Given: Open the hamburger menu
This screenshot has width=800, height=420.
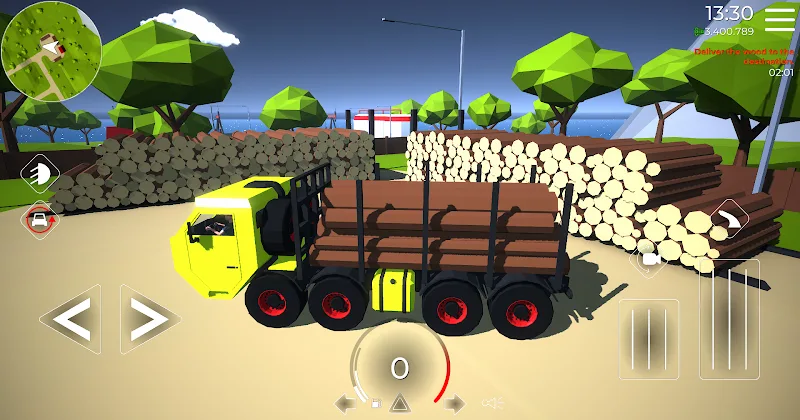Looking at the screenshot, I should click(780, 19).
